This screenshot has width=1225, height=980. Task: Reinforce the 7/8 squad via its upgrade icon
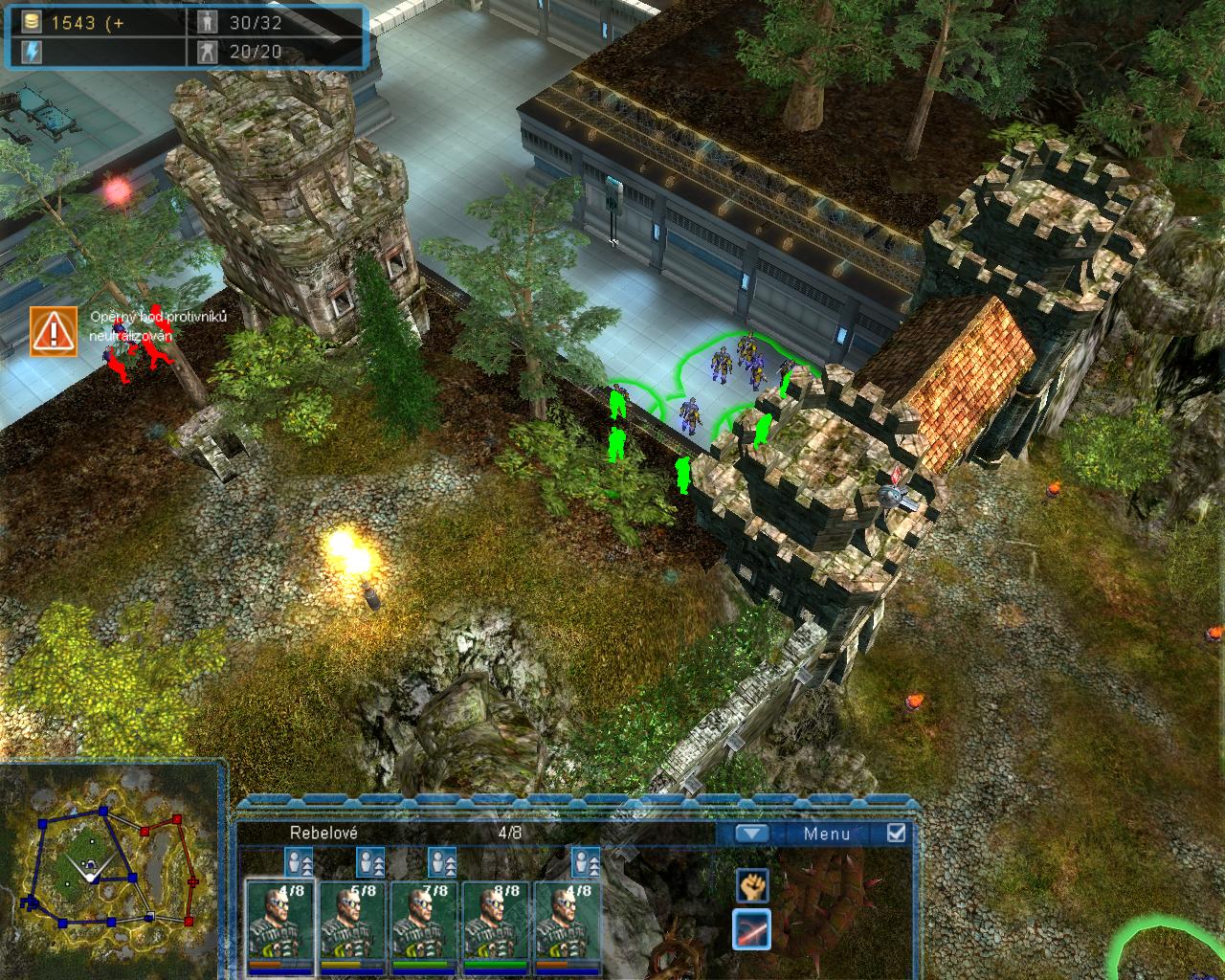pos(442,861)
